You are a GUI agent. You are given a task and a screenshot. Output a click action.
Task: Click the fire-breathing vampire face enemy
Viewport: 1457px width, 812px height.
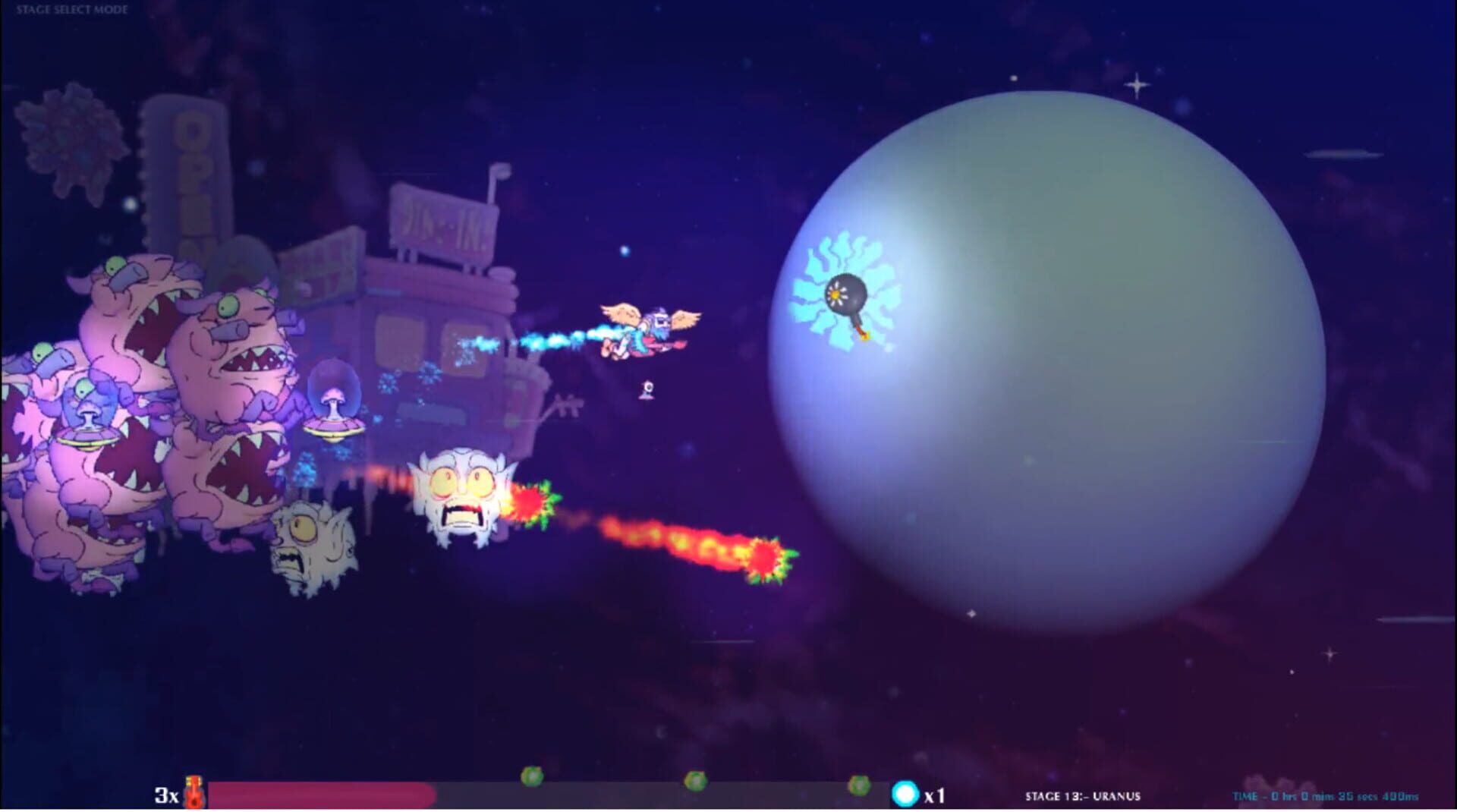(463, 497)
